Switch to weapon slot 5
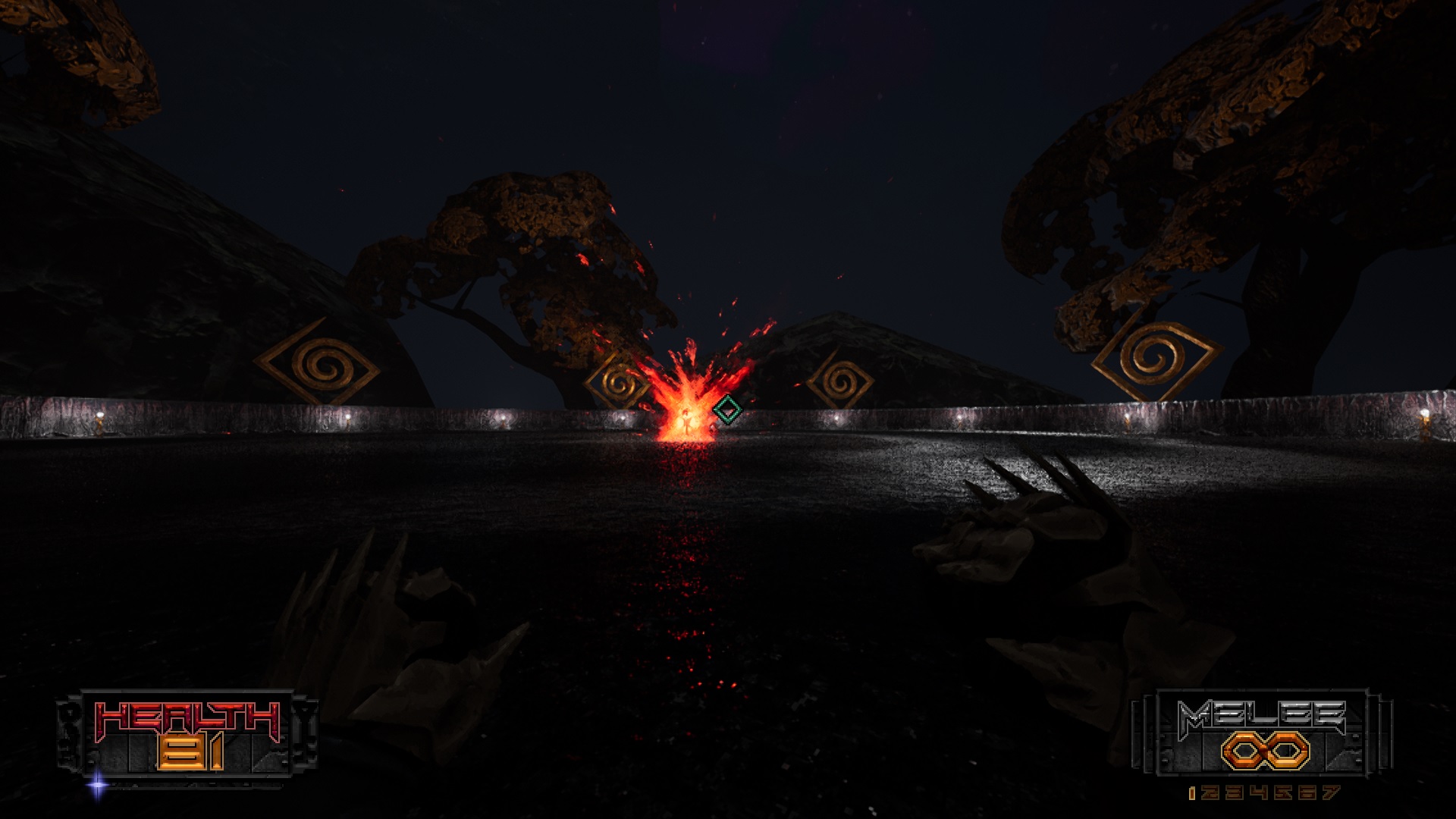The width and height of the screenshot is (1456, 819). (1282, 793)
